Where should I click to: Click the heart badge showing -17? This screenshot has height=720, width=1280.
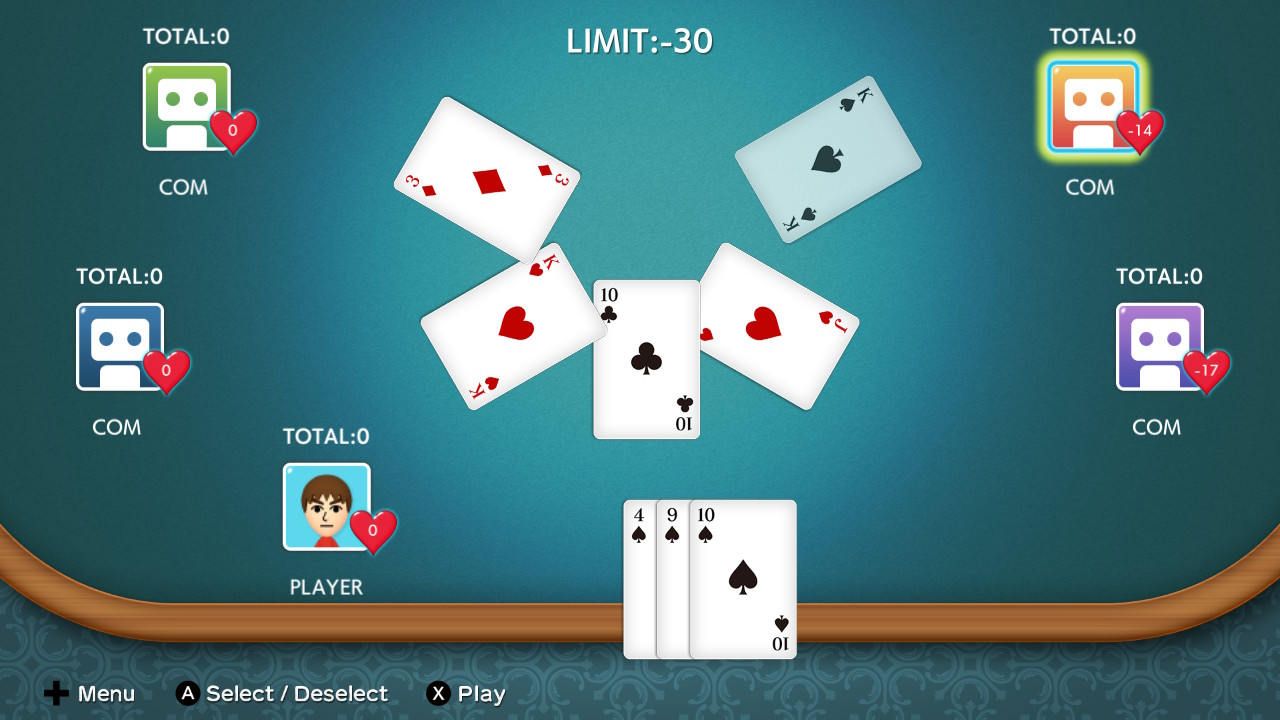coord(1208,372)
